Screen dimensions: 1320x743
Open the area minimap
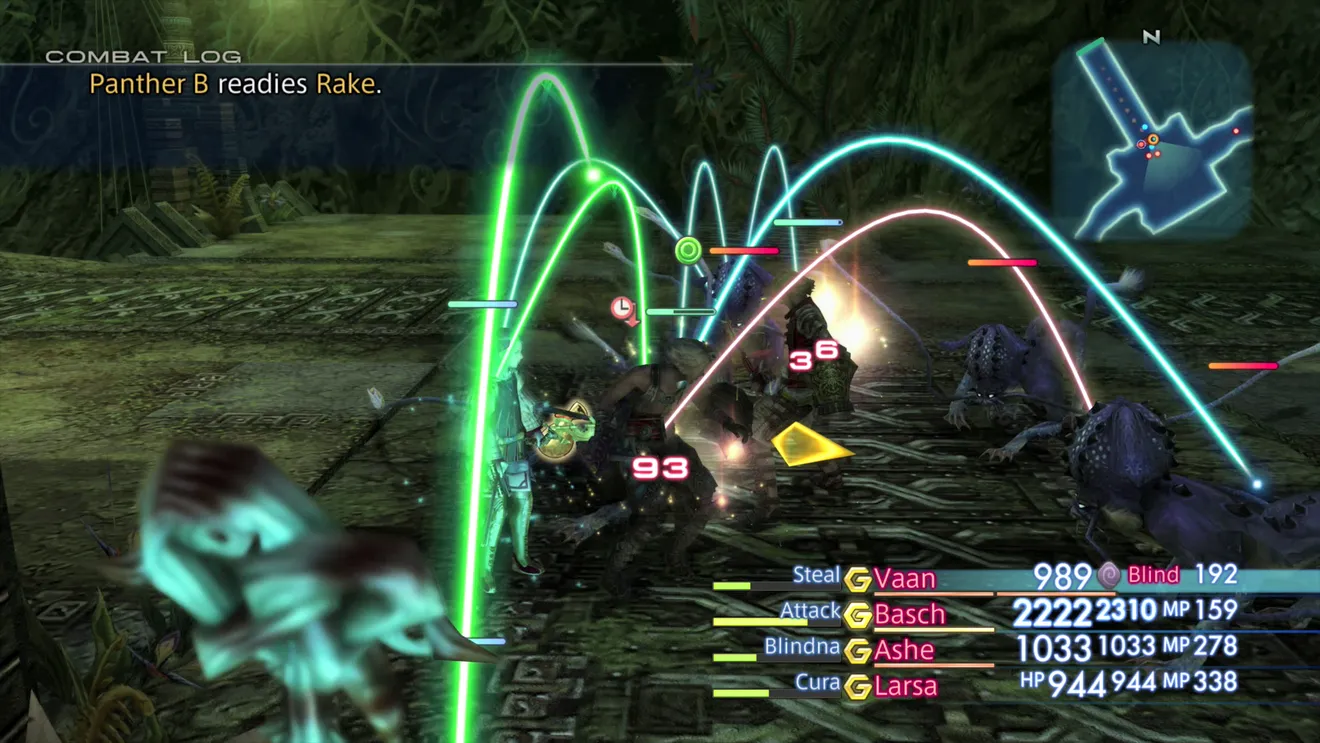1152,140
